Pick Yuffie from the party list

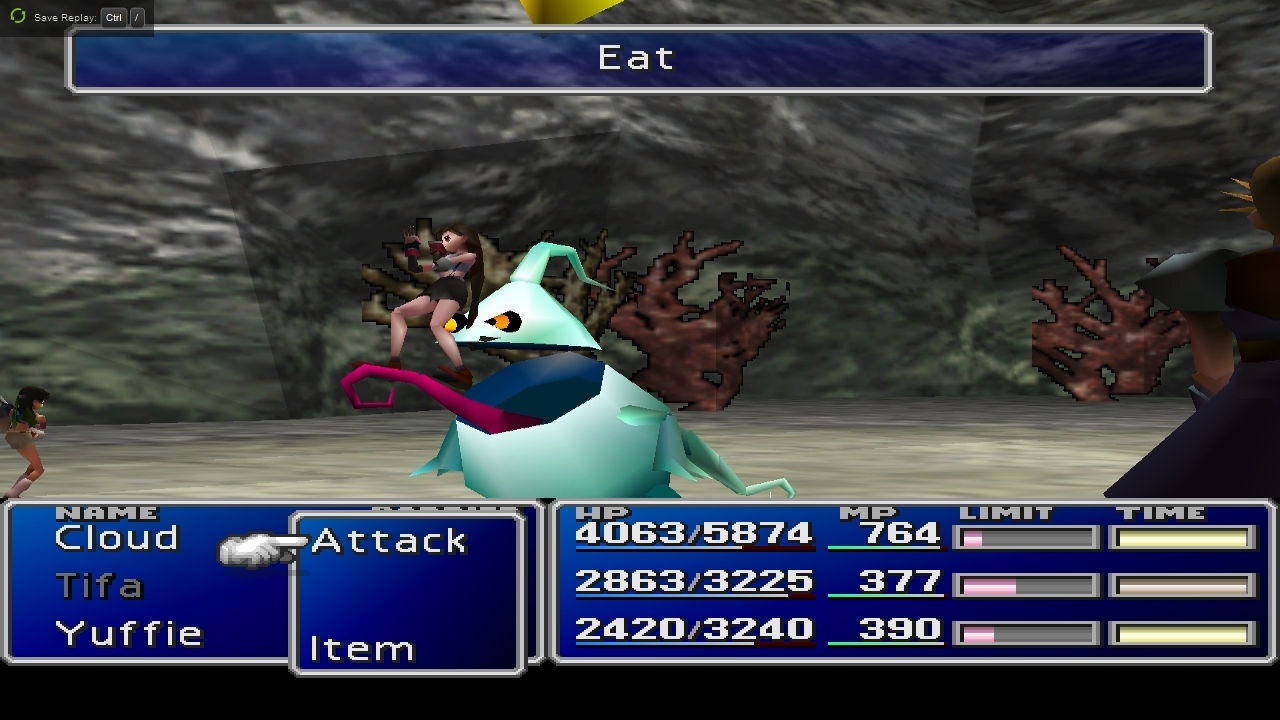click(129, 633)
